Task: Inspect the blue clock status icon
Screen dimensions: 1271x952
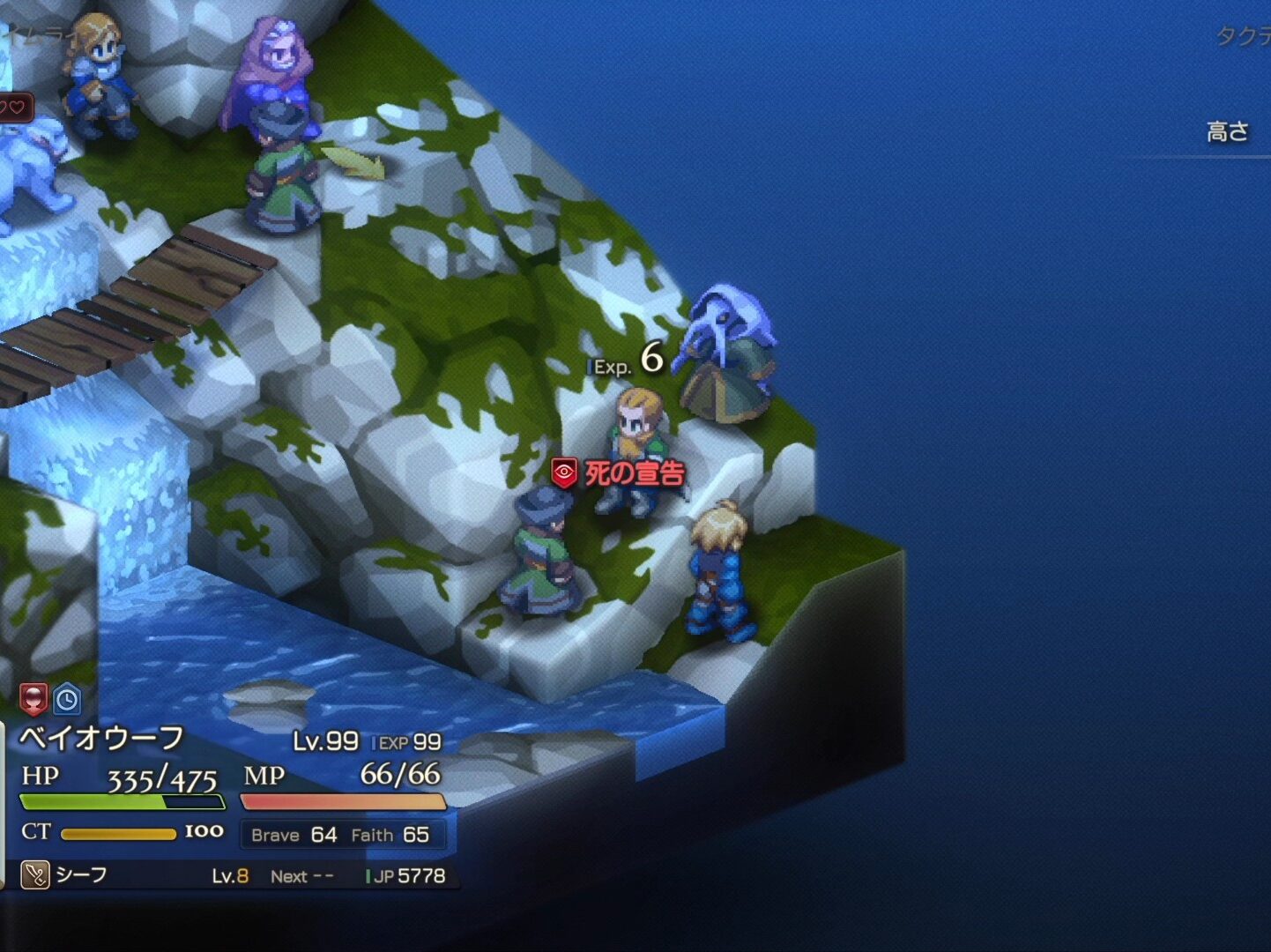Action: pos(67,700)
